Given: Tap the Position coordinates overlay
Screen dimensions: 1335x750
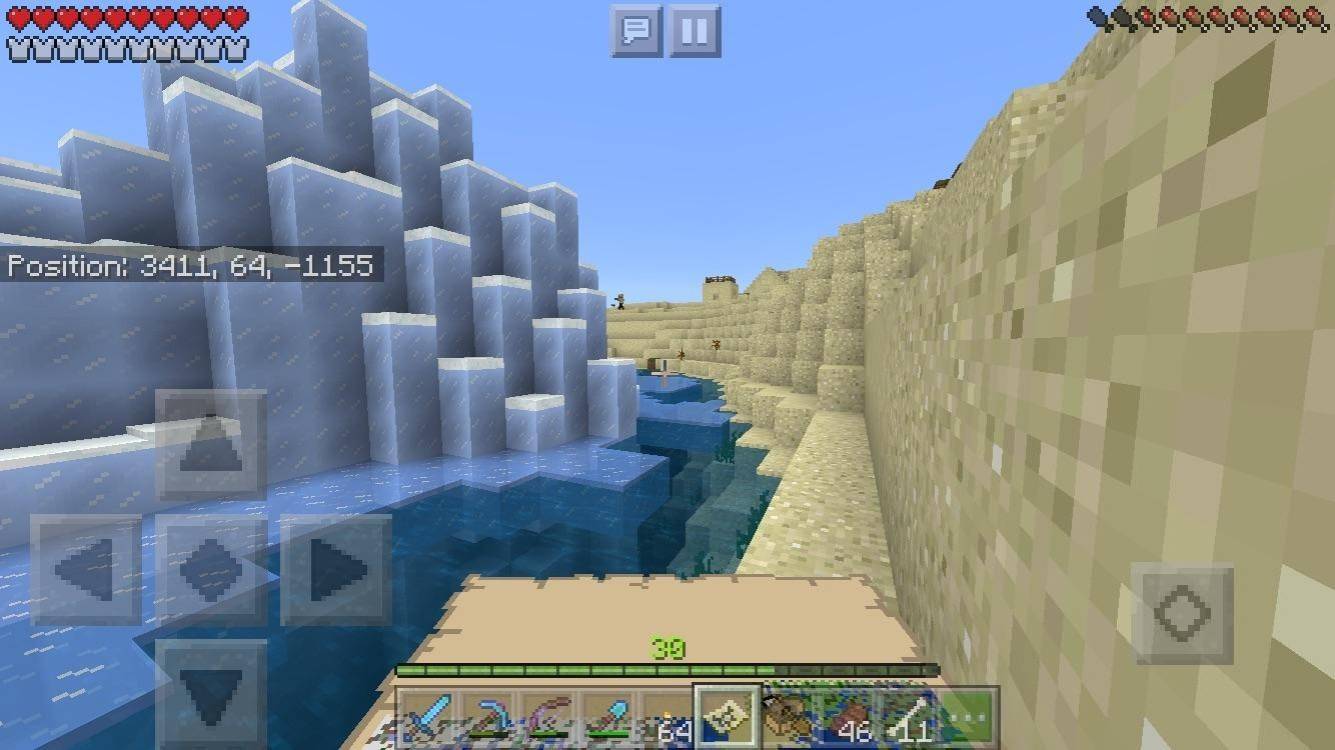Looking at the screenshot, I should (192, 266).
